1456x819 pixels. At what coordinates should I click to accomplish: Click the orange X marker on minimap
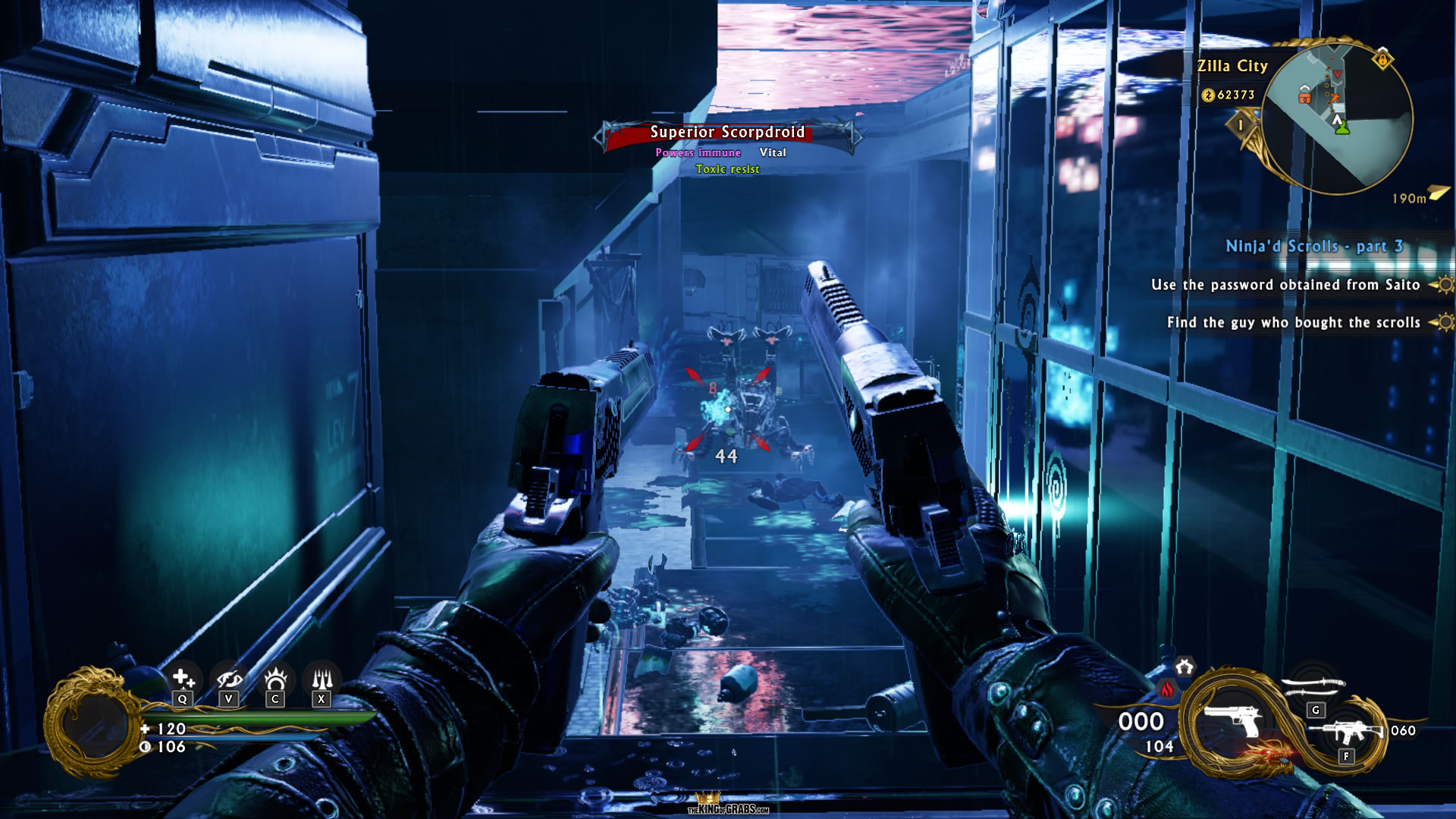[x=1334, y=97]
